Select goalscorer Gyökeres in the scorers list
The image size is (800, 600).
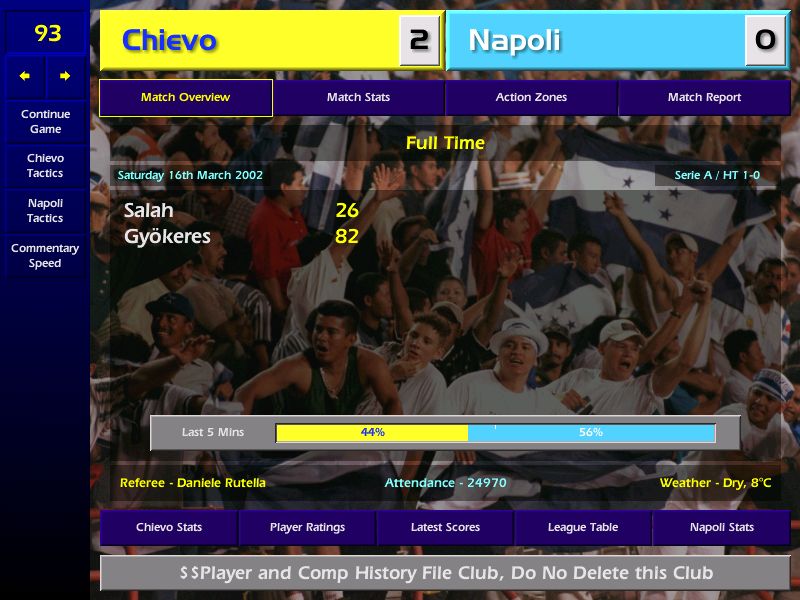167,237
